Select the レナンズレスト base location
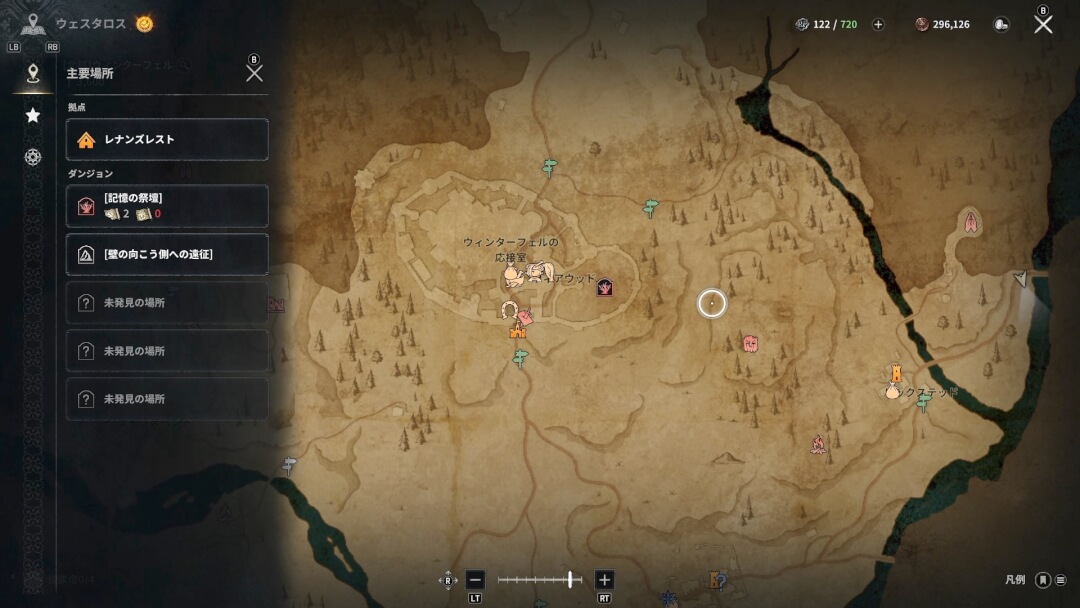1080x608 pixels. pos(167,140)
